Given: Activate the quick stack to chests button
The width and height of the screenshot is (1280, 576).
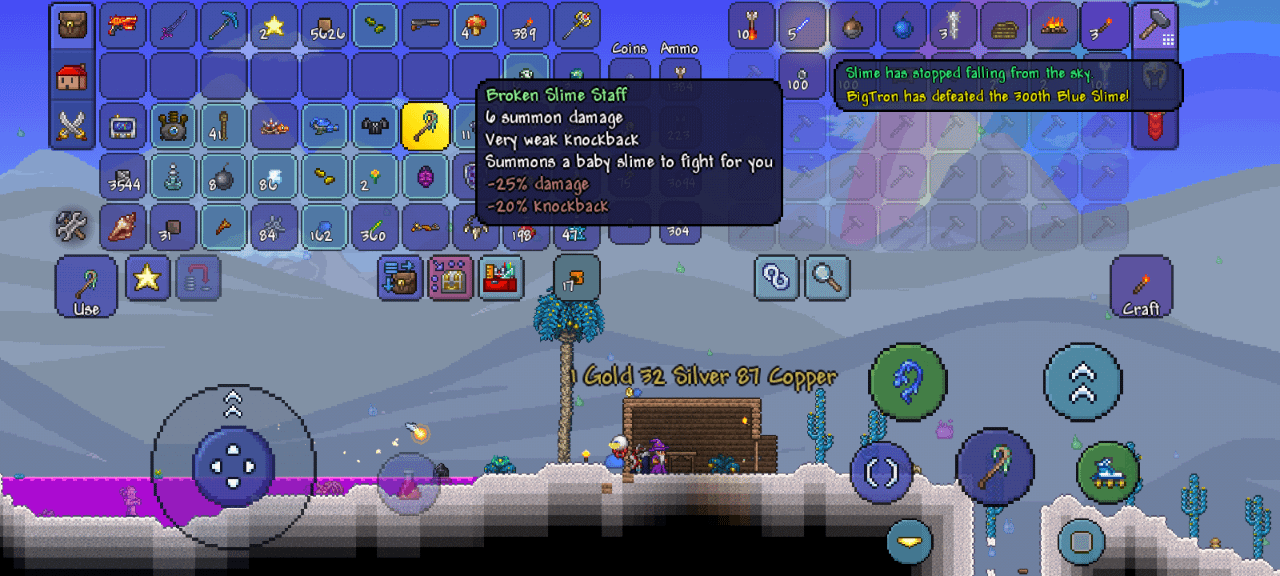Looking at the screenshot, I should (400, 278).
